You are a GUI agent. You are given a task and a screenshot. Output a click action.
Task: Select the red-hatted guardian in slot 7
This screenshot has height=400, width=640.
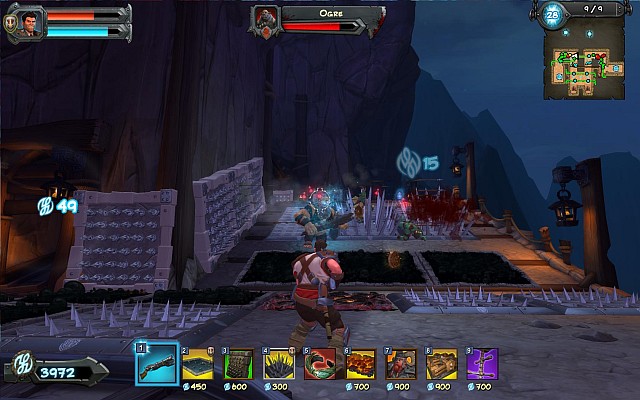click(401, 364)
